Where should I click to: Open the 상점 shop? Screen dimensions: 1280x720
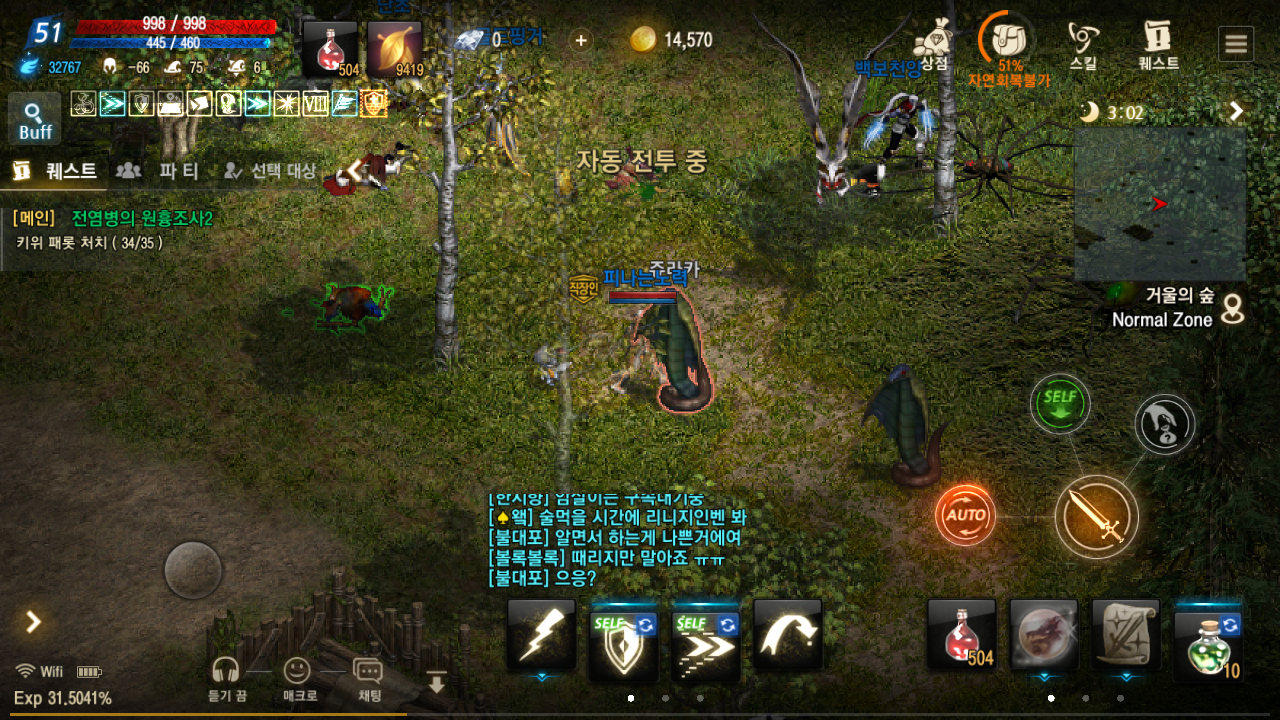pyautogui.click(x=932, y=44)
